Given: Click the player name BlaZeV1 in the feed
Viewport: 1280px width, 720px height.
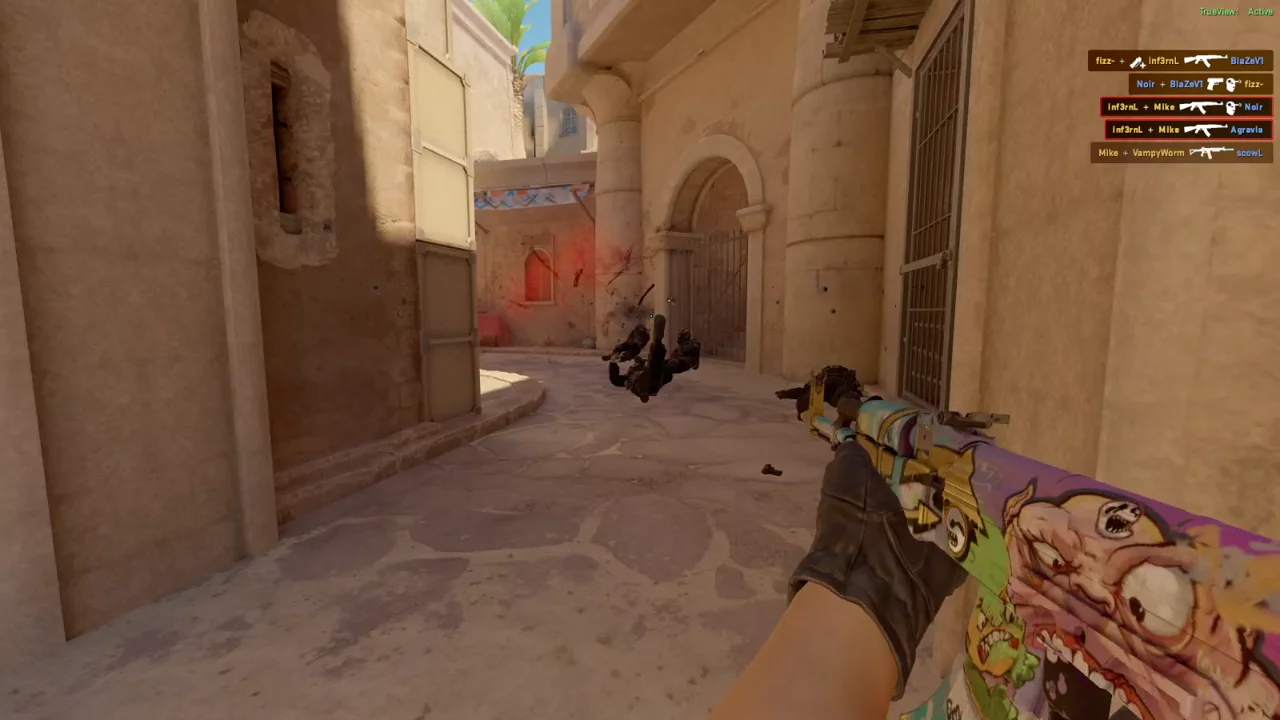Looking at the screenshot, I should [1247, 61].
